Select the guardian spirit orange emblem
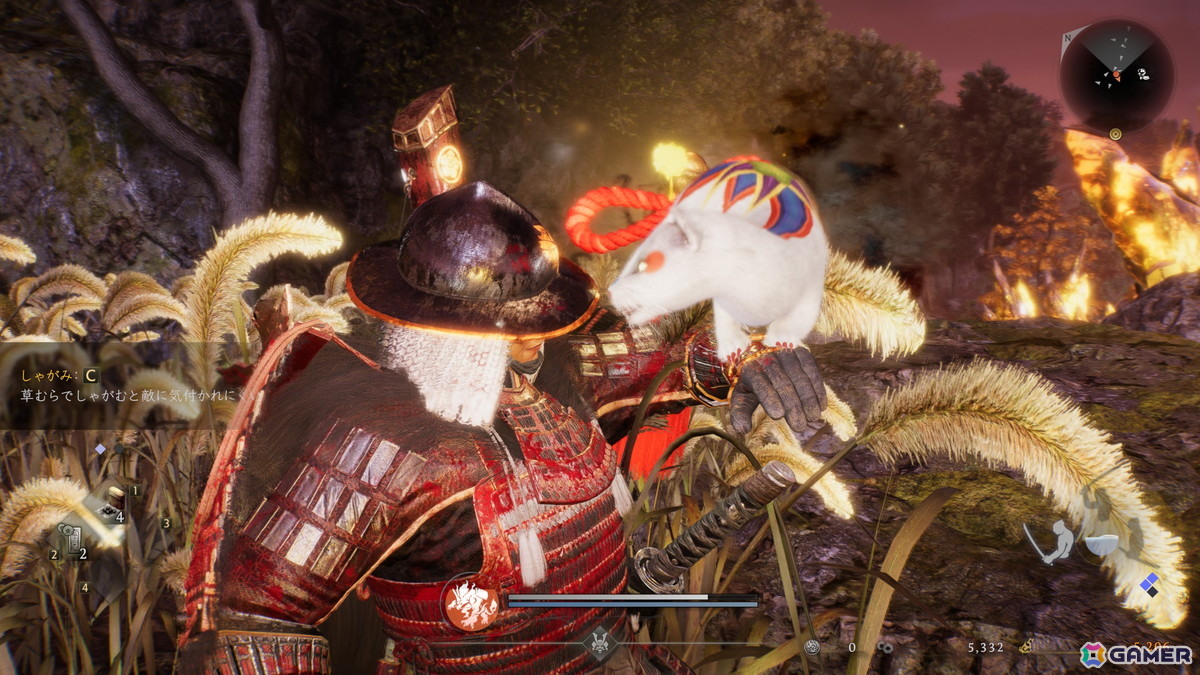This screenshot has width=1200, height=675. pos(471,603)
